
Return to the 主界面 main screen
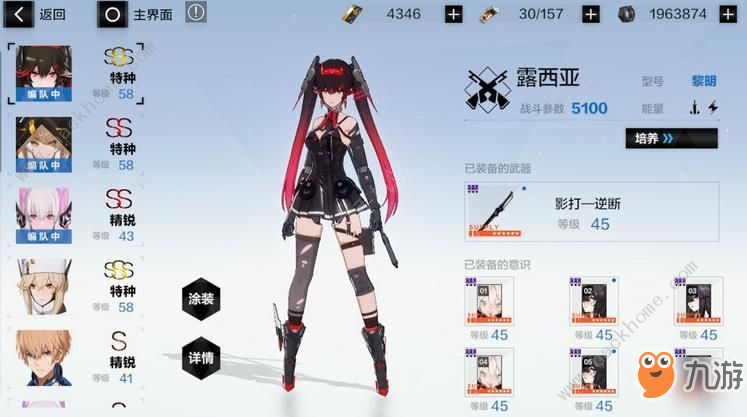138,14
